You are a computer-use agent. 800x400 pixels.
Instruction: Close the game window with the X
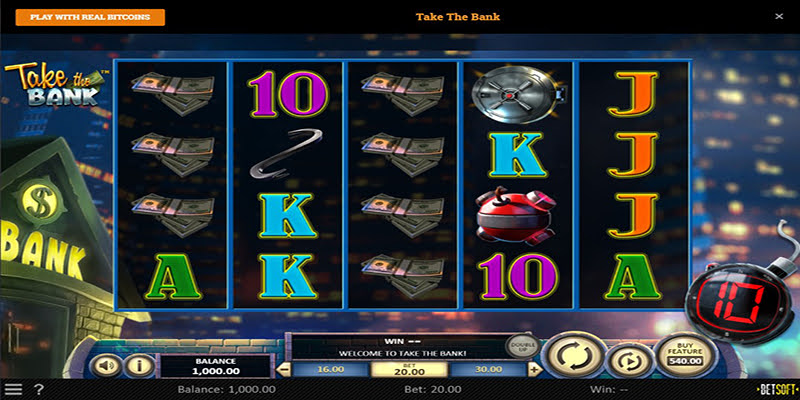point(779,17)
